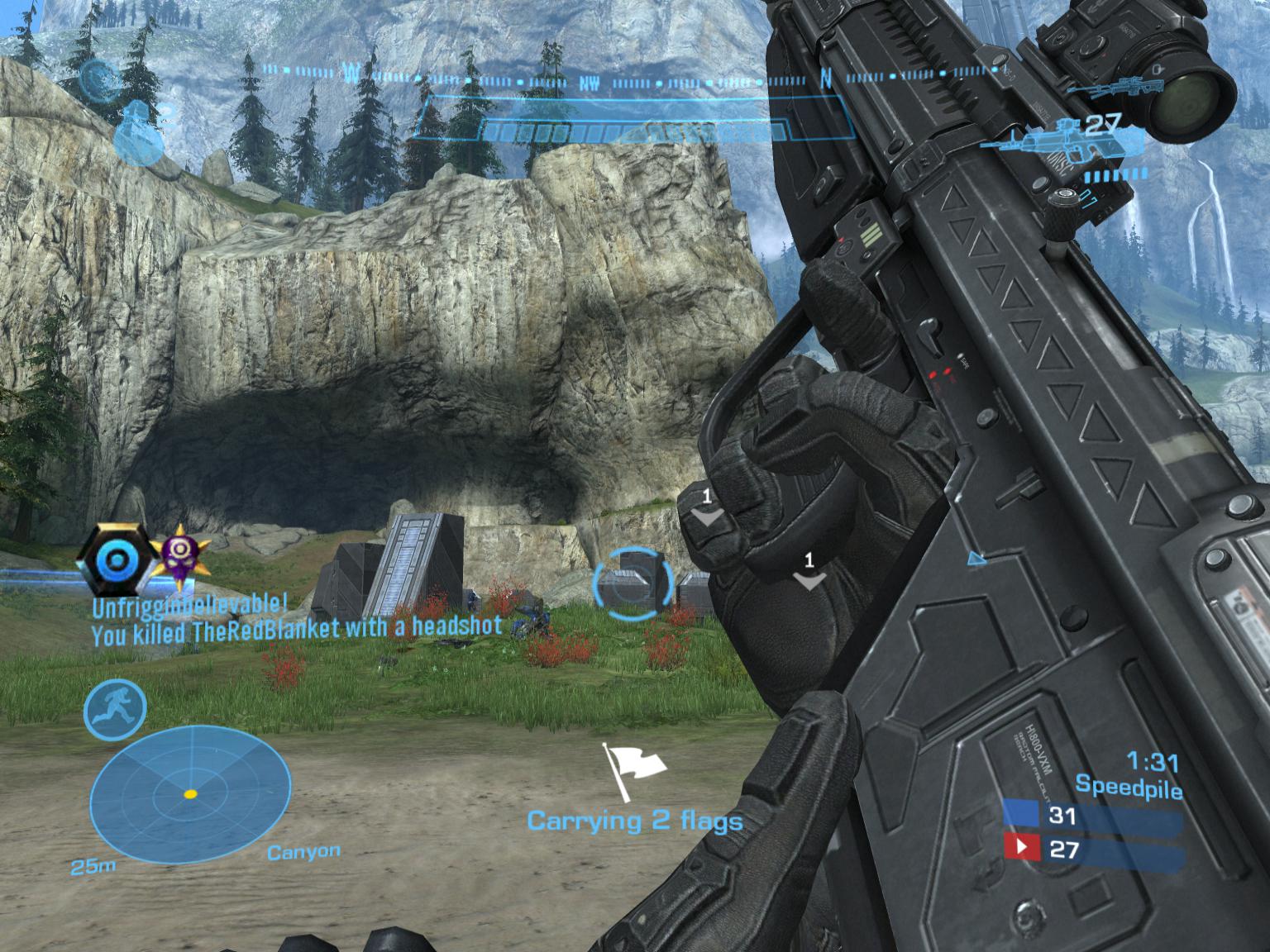1270x952 pixels.
Task: Activate the Sprint armor ability icon
Action: pyautogui.click(x=115, y=710)
